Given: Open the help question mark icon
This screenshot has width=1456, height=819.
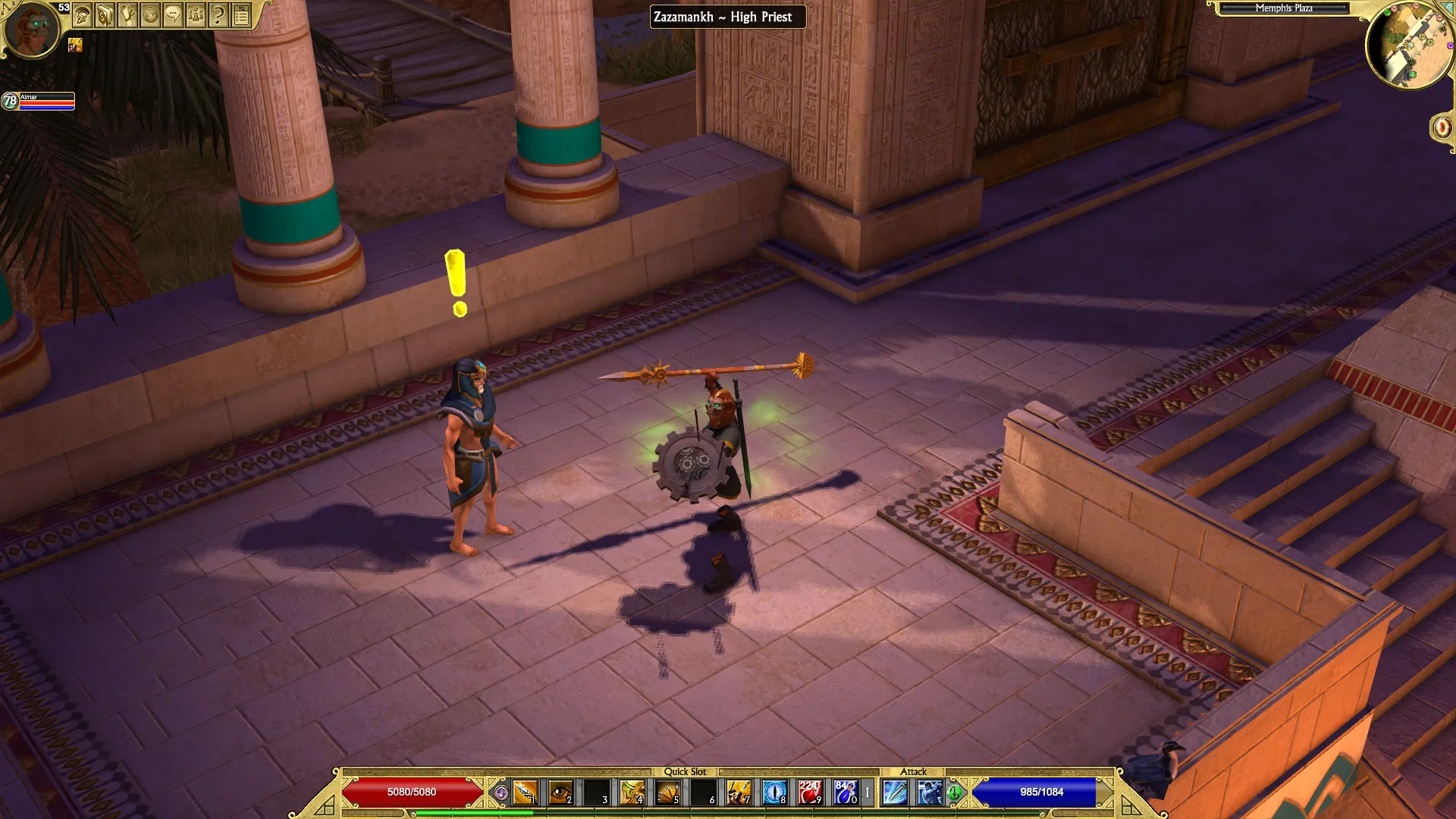Looking at the screenshot, I should [218, 15].
